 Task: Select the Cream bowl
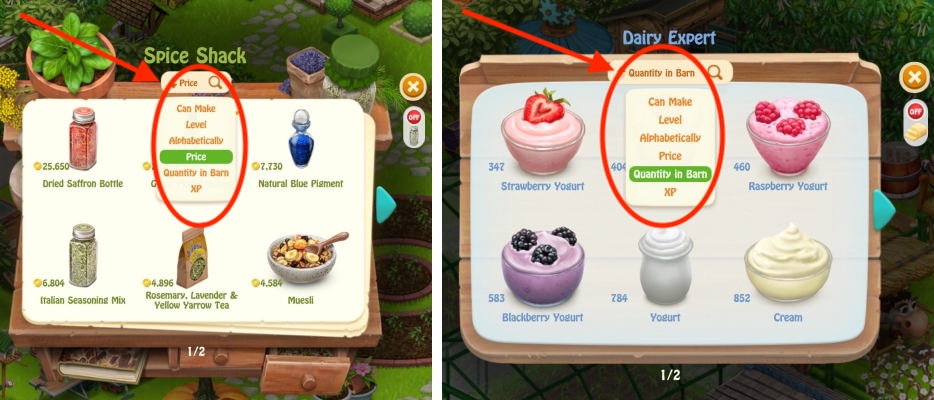click(x=787, y=265)
